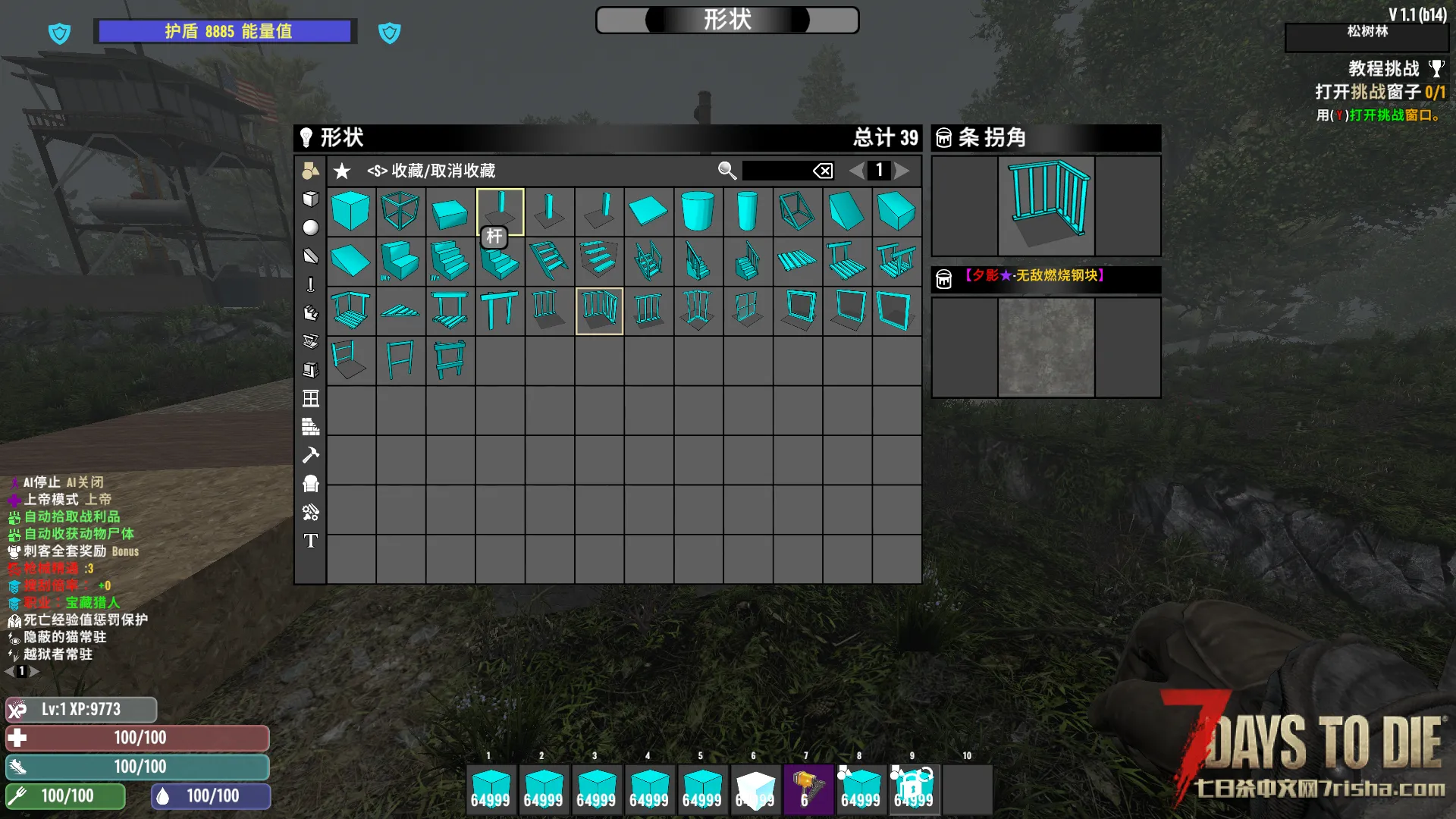Select the flat plate shape
This screenshot has width=1456, height=819.
(x=648, y=211)
